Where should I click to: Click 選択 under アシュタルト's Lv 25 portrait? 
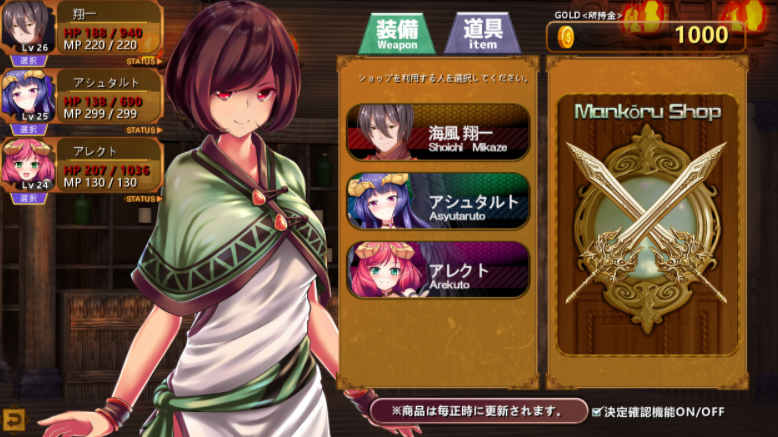pyautogui.click(x=29, y=129)
